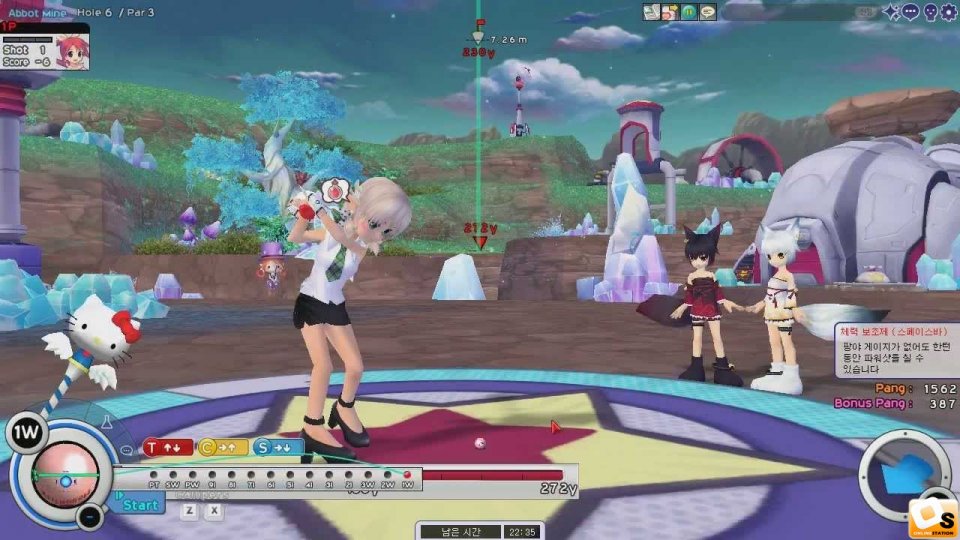The width and height of the screenshot is (960, 540).
Task: Open the course map icon
Action: click(x=652, y=12)
